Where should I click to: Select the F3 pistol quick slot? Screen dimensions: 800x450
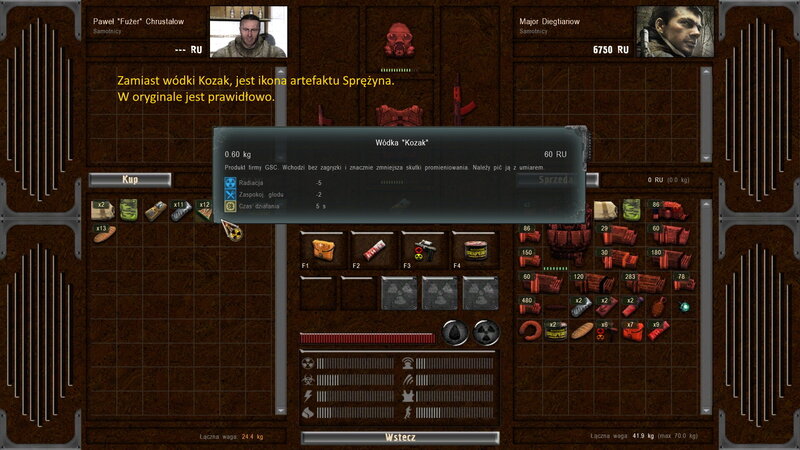423,250
